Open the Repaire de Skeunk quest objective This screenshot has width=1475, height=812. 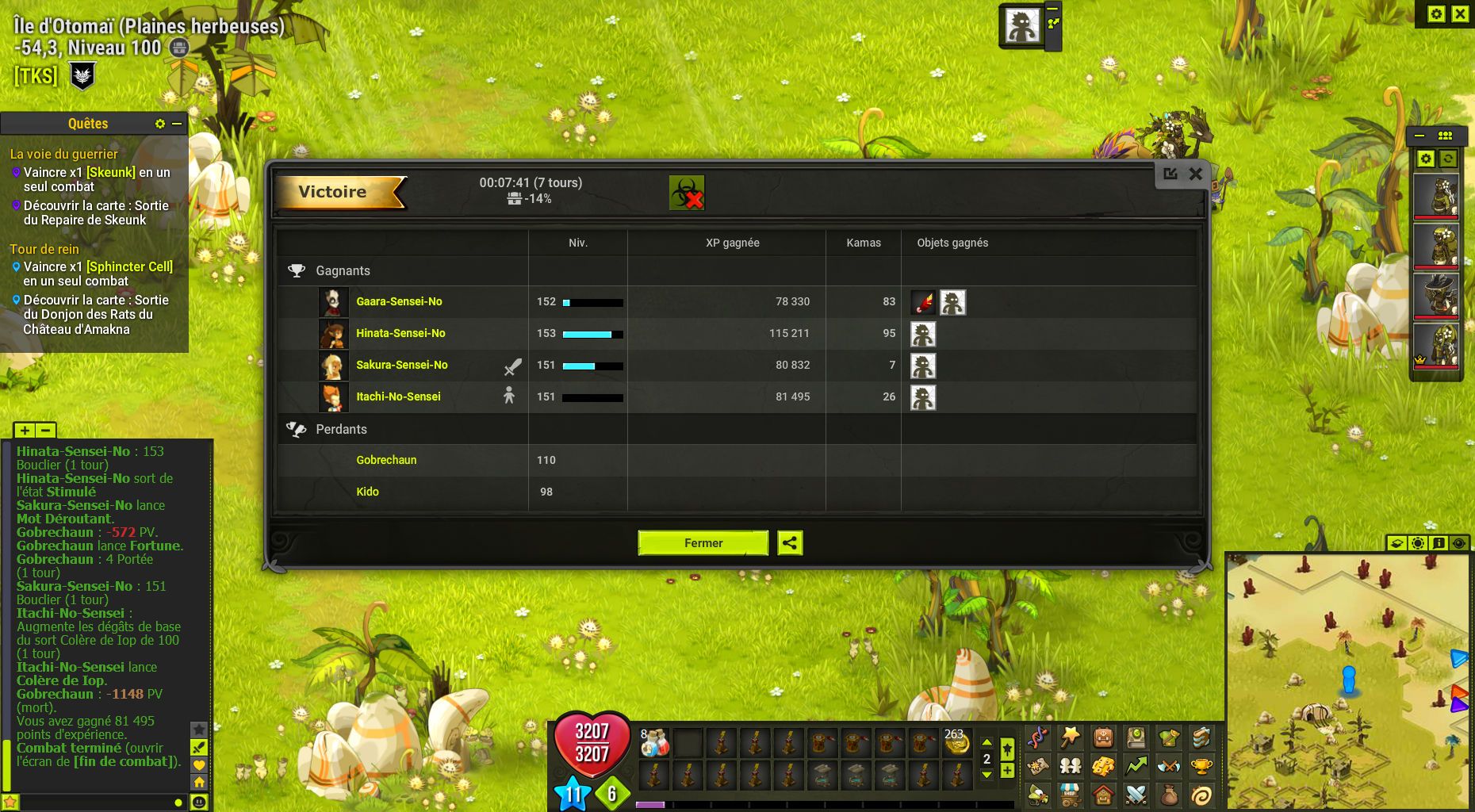click(95, 213)
